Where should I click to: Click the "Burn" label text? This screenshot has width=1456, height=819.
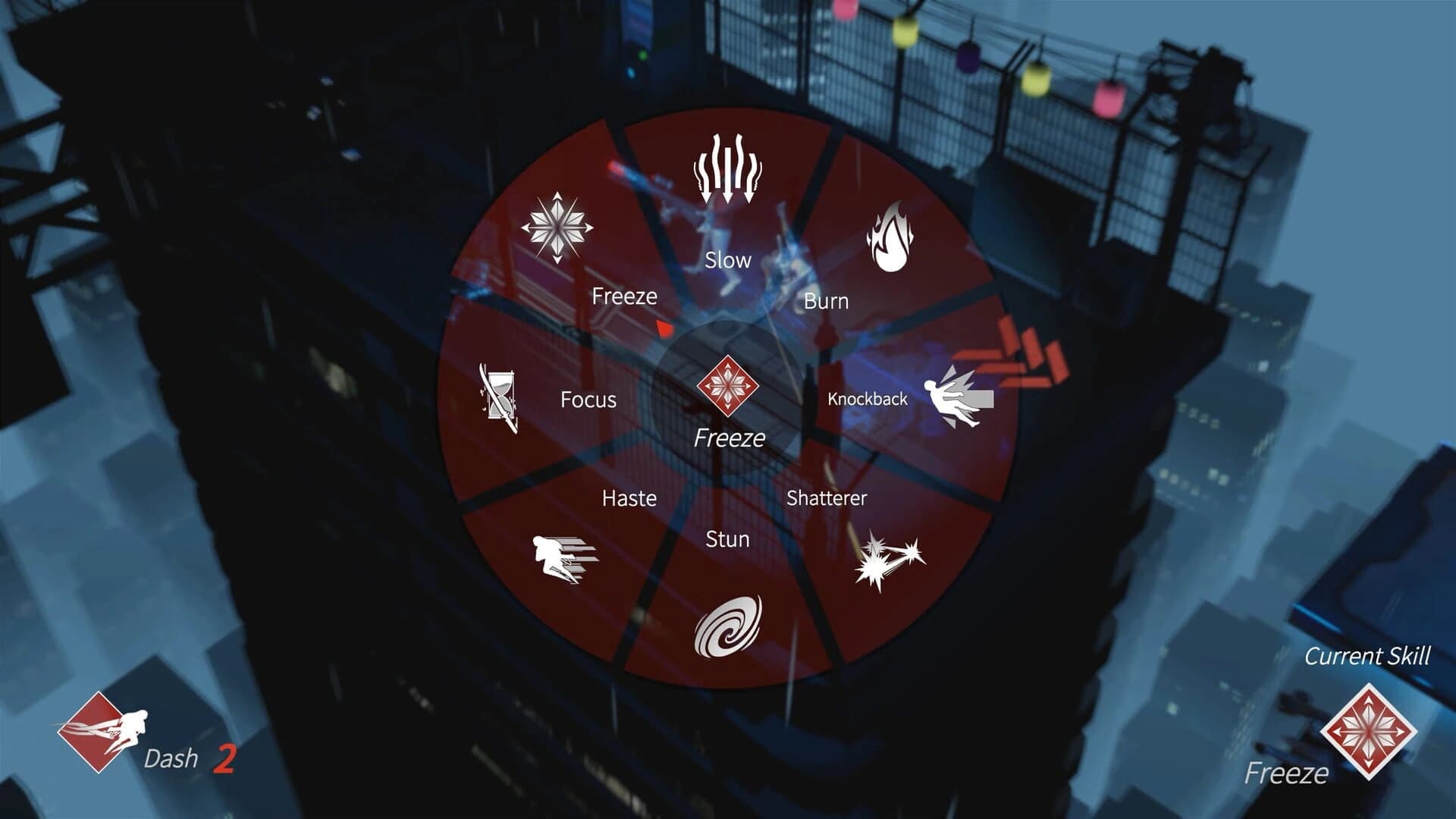(827, 302)
